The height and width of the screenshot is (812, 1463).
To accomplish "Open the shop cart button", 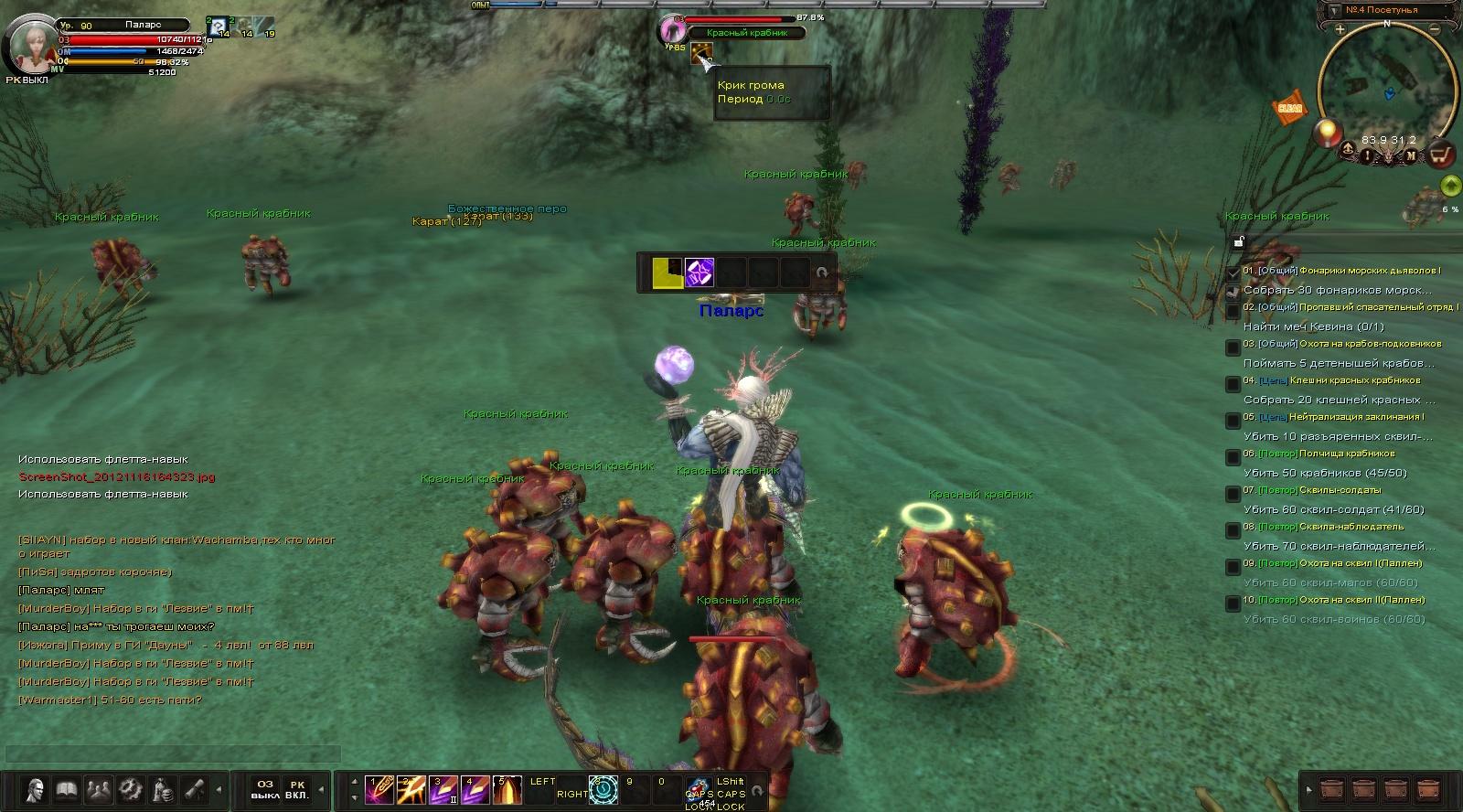I will coord(1442,155).
